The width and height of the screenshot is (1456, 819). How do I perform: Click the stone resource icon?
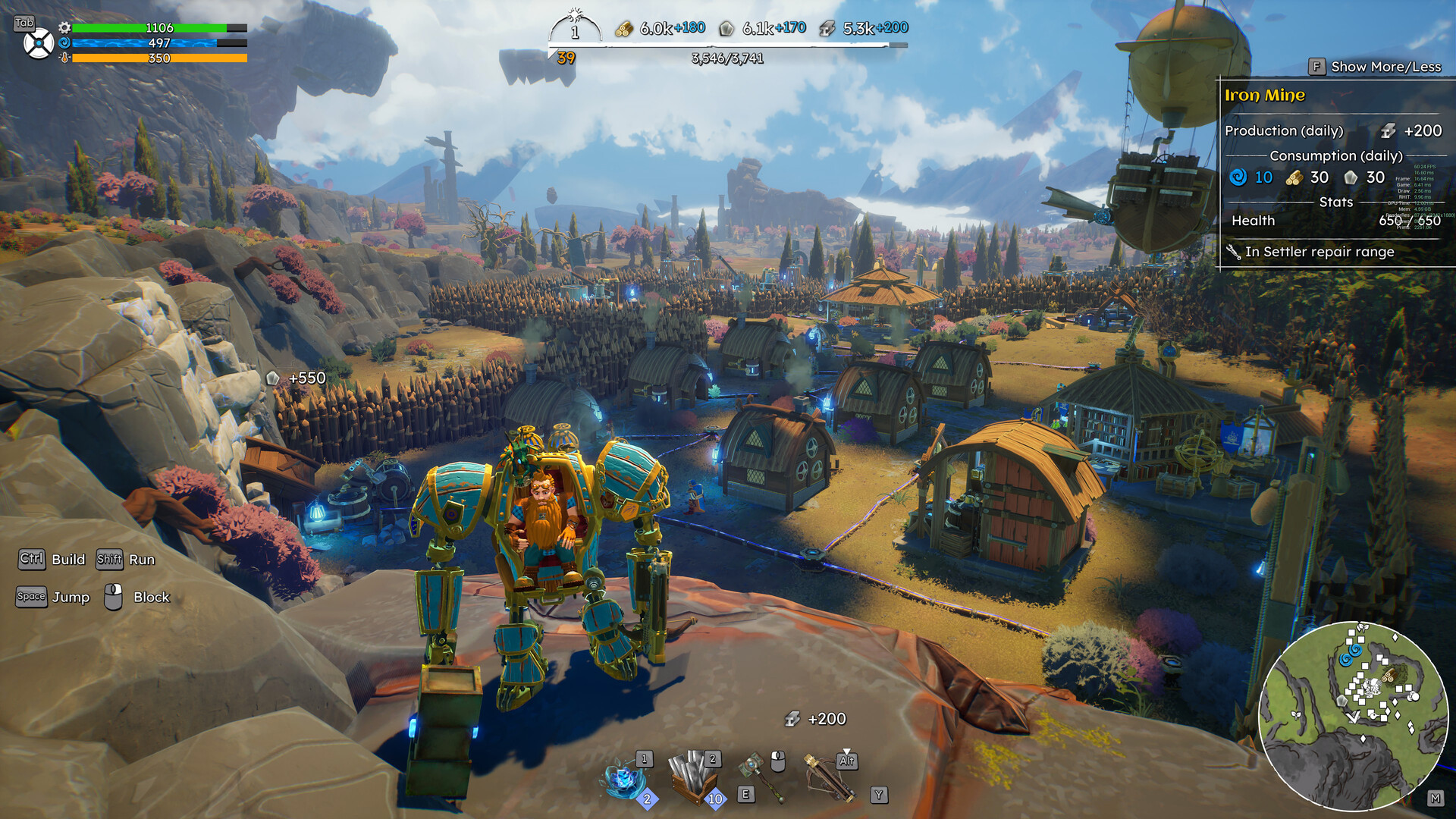coord(726,29)
